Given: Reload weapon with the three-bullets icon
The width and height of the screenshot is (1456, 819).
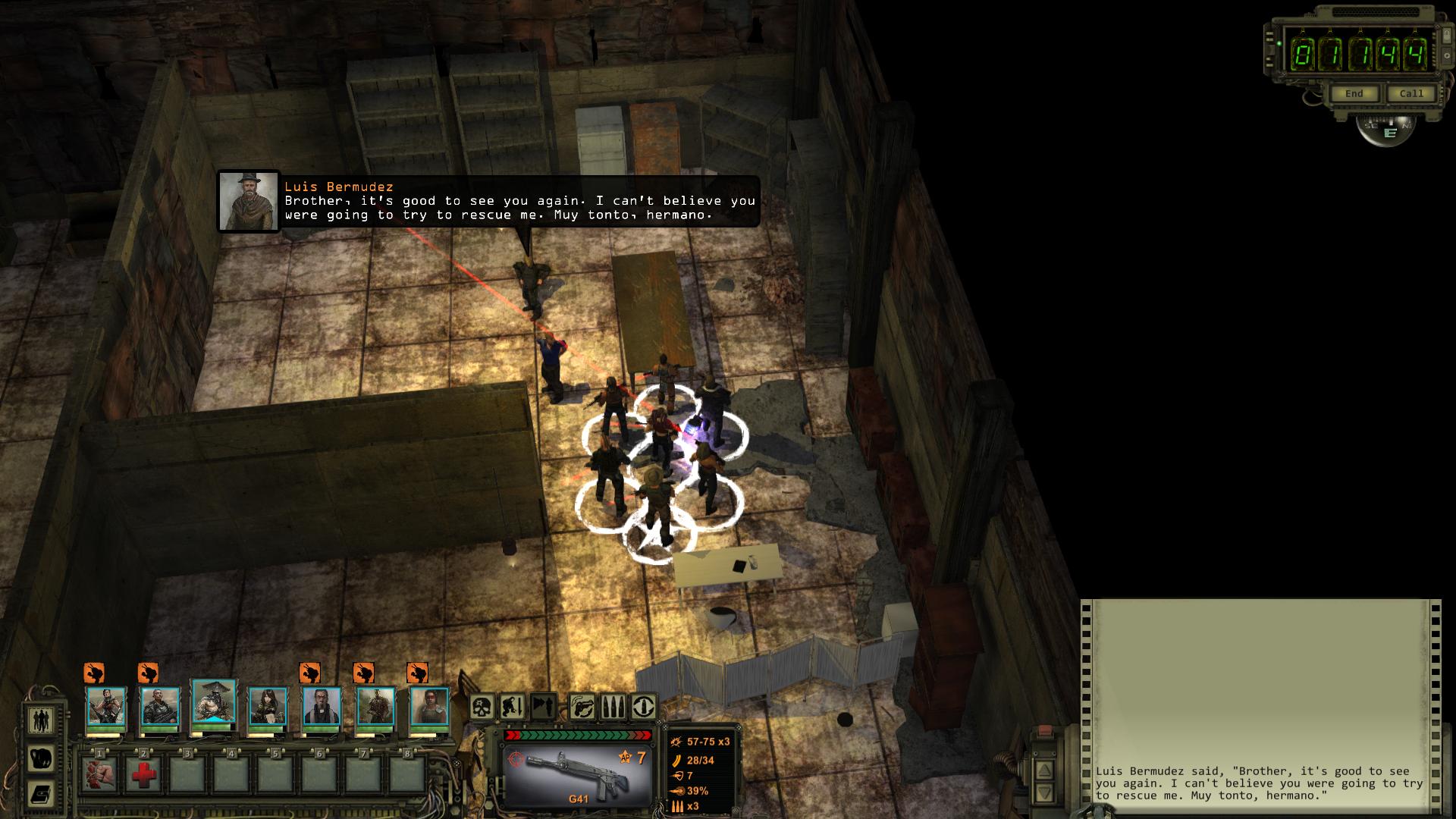Looking at the screenshot, I should click(613, 707).
